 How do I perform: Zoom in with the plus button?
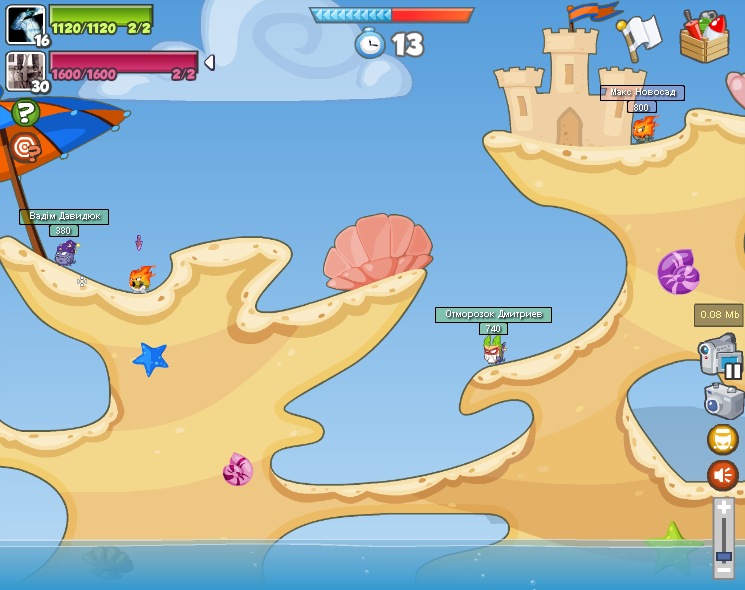point(724,508)
